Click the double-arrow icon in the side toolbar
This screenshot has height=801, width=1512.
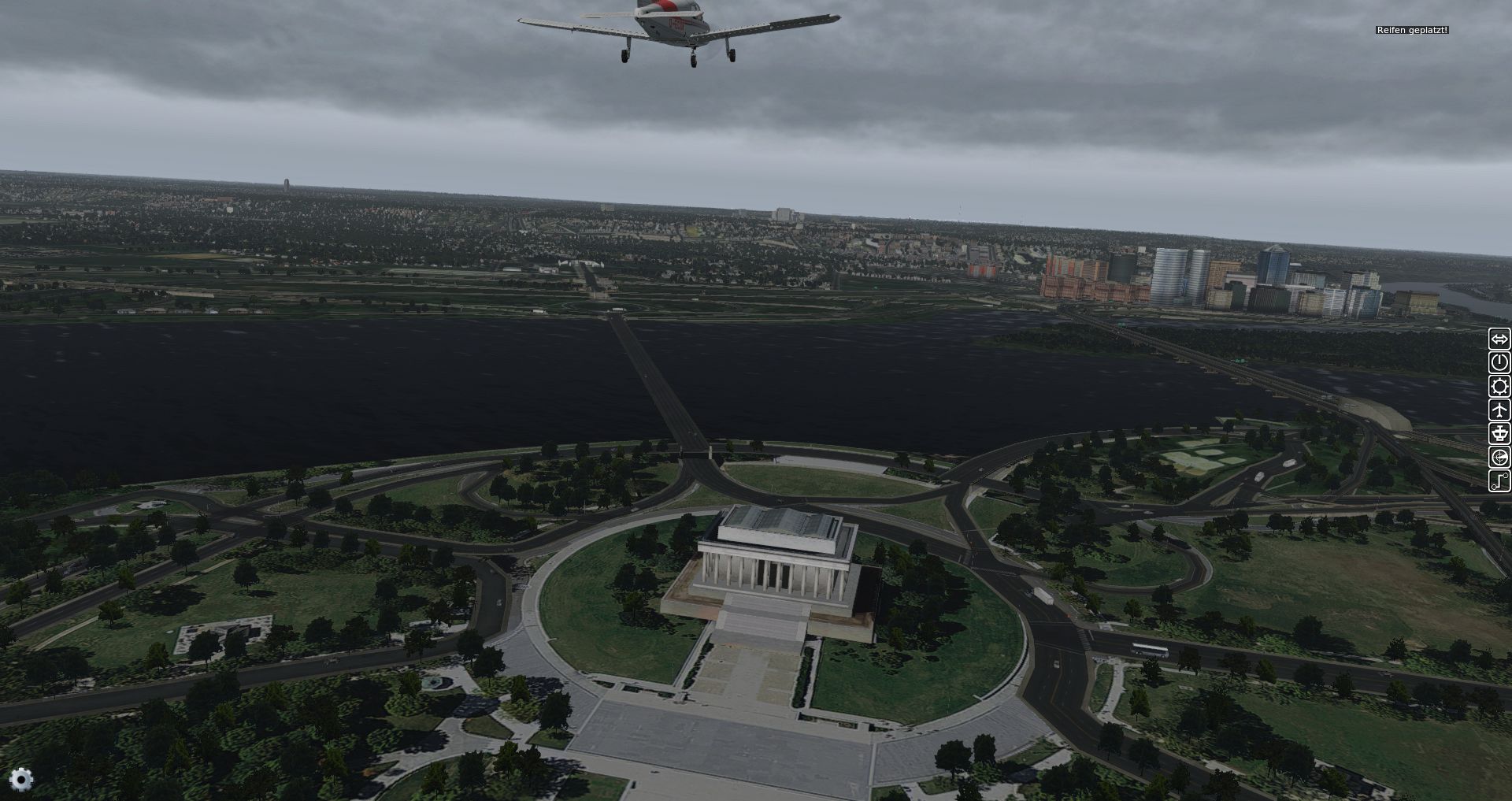click(x=1499, y=339)
